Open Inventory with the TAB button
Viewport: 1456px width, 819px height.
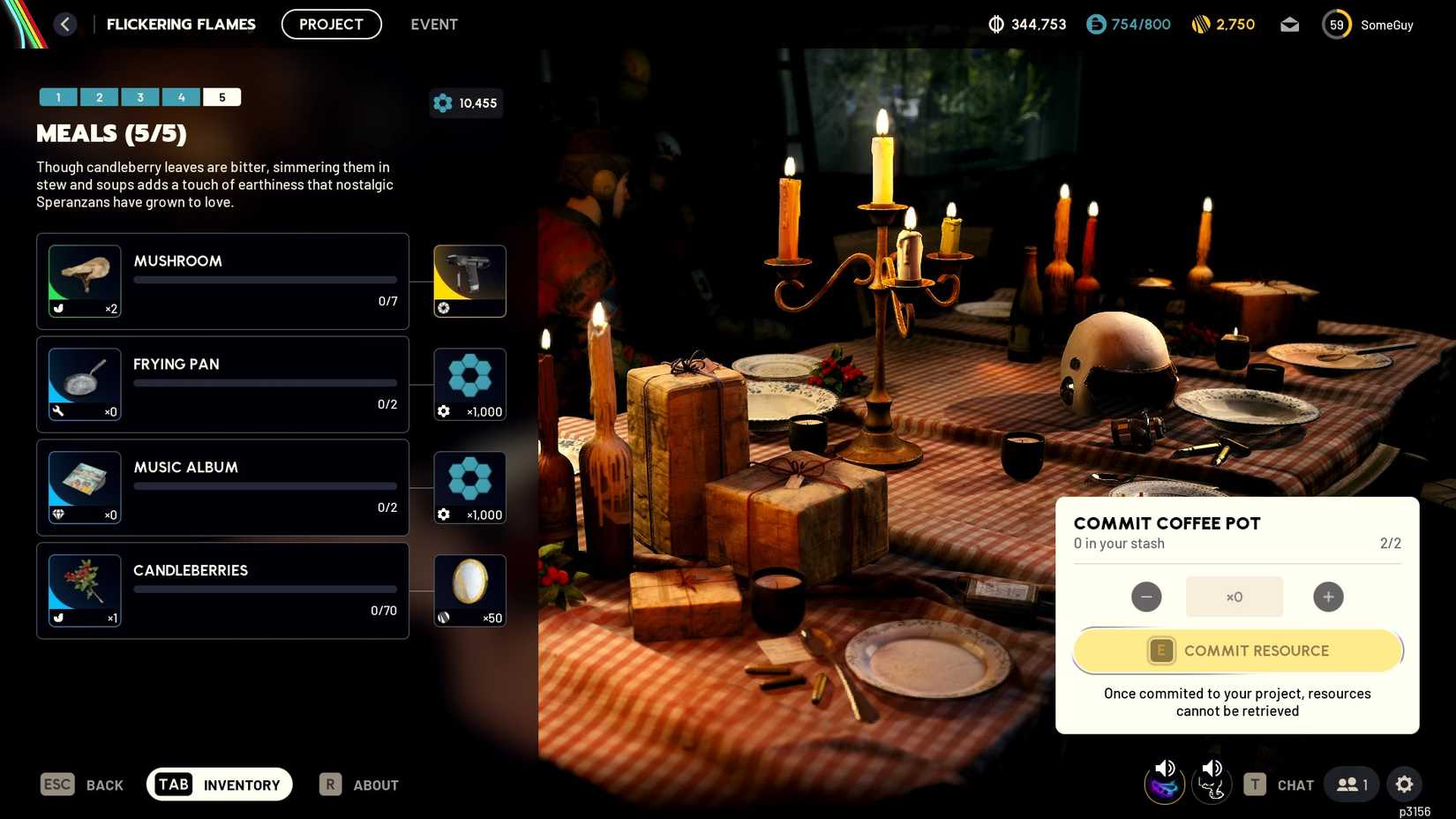coord(219,784)
